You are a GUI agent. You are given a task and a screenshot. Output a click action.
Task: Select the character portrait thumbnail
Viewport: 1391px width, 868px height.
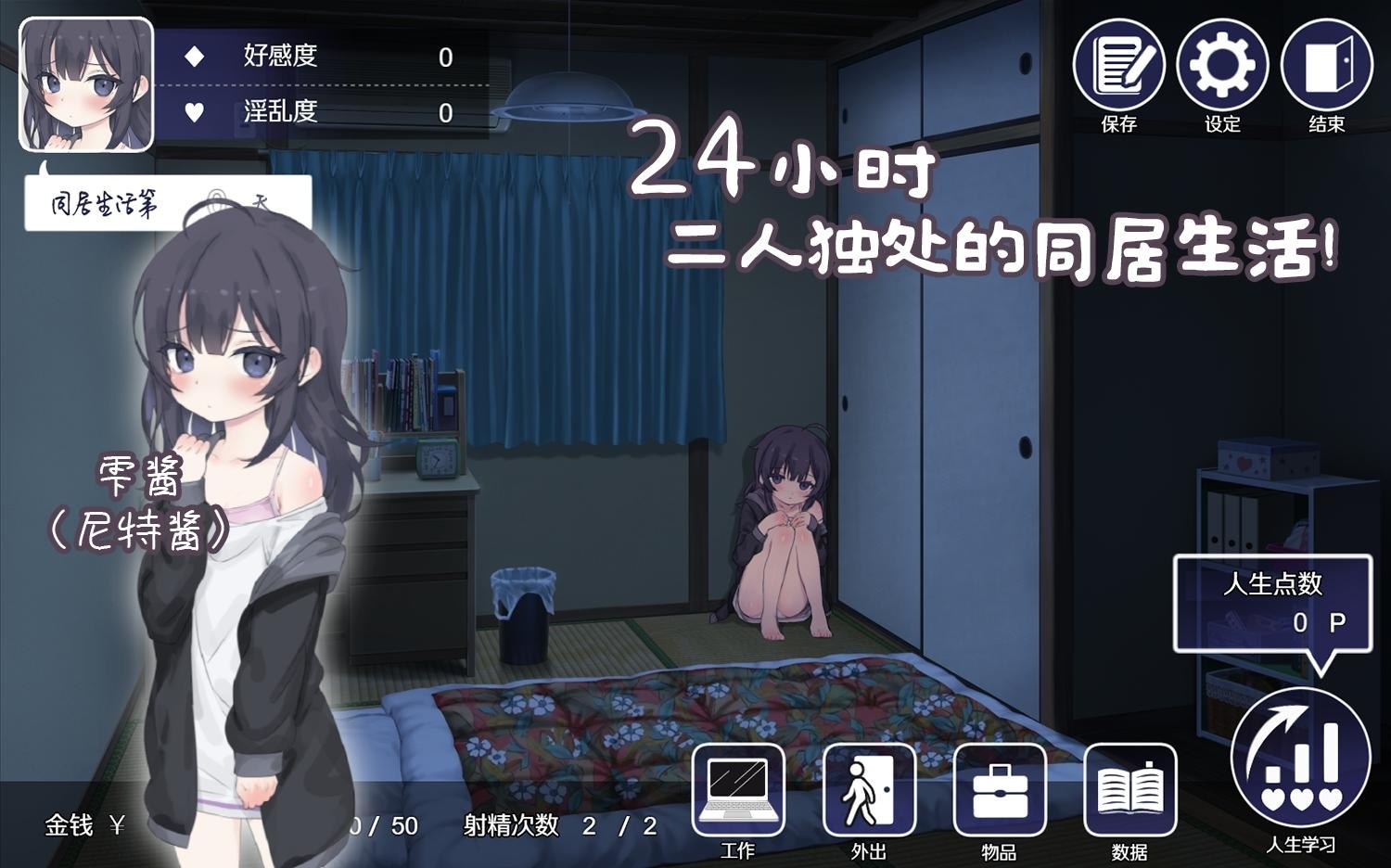(x=85, y=82)
